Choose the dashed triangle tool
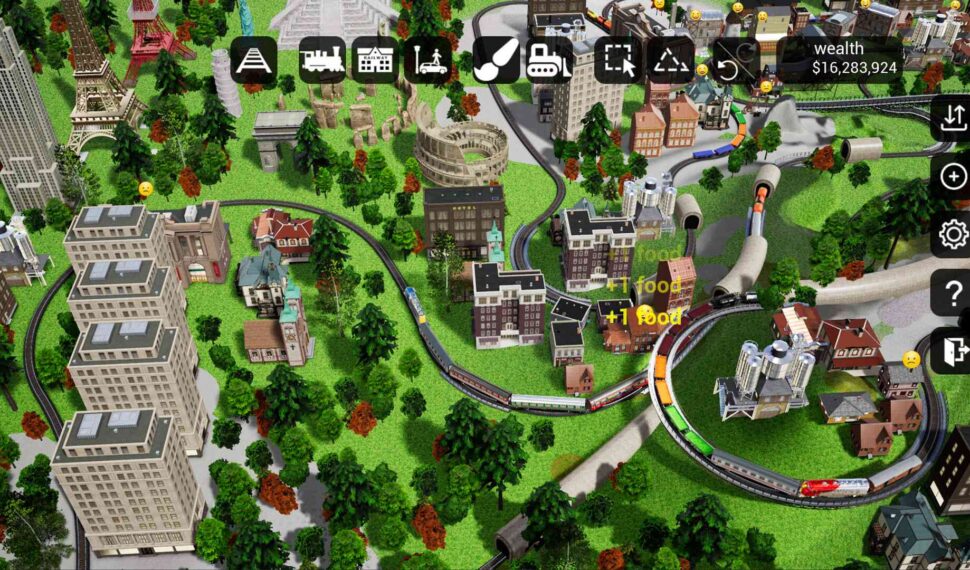The image size is (970, 570). (x=670, y=60)
